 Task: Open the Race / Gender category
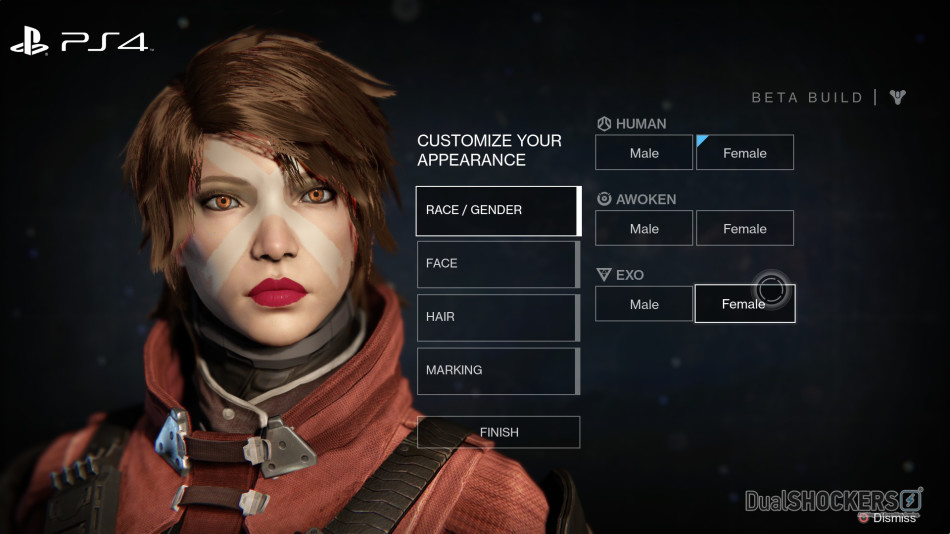pyautogui.click(x=498, y=211)
